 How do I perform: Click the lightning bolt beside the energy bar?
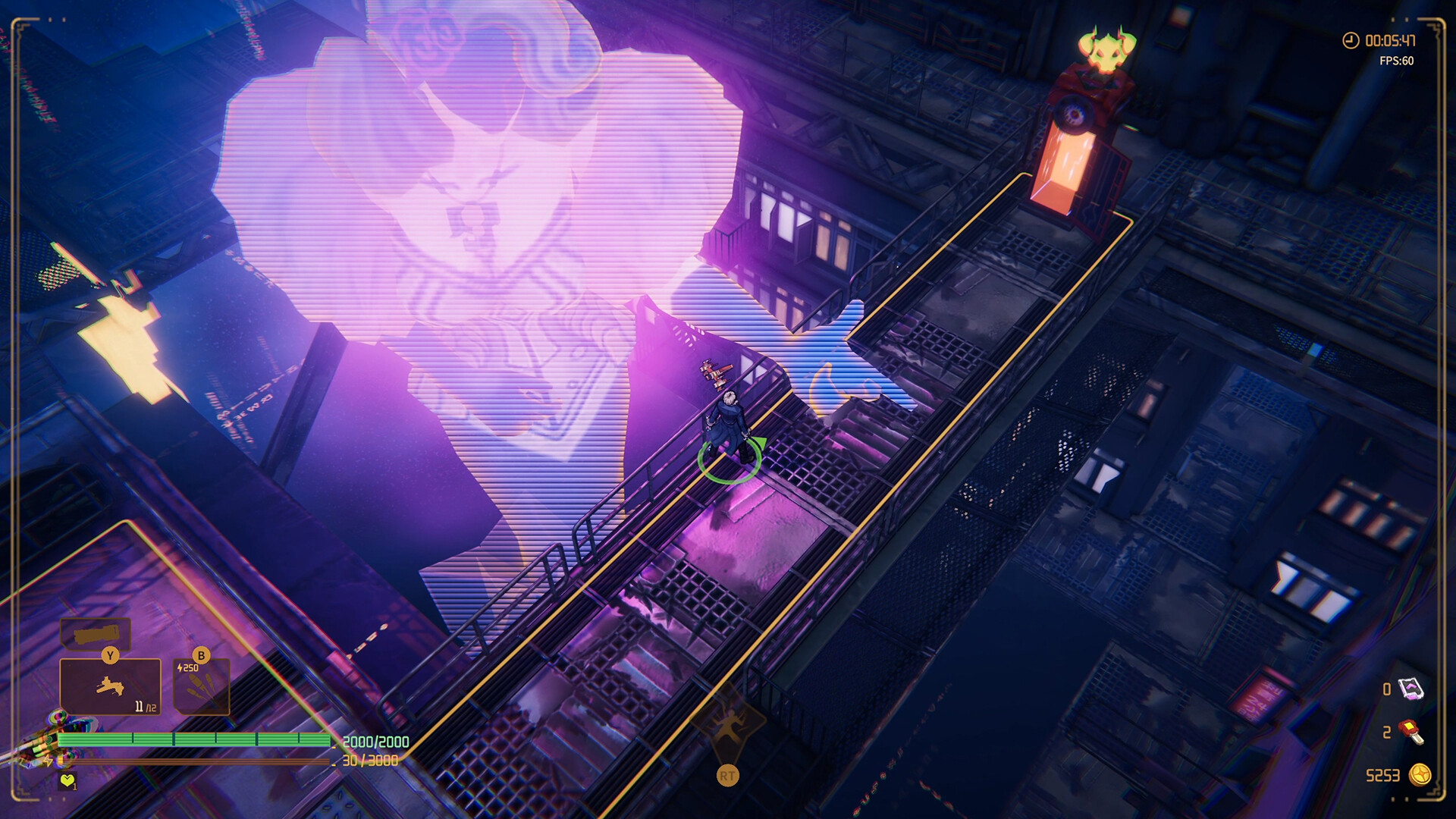[48, 760]
